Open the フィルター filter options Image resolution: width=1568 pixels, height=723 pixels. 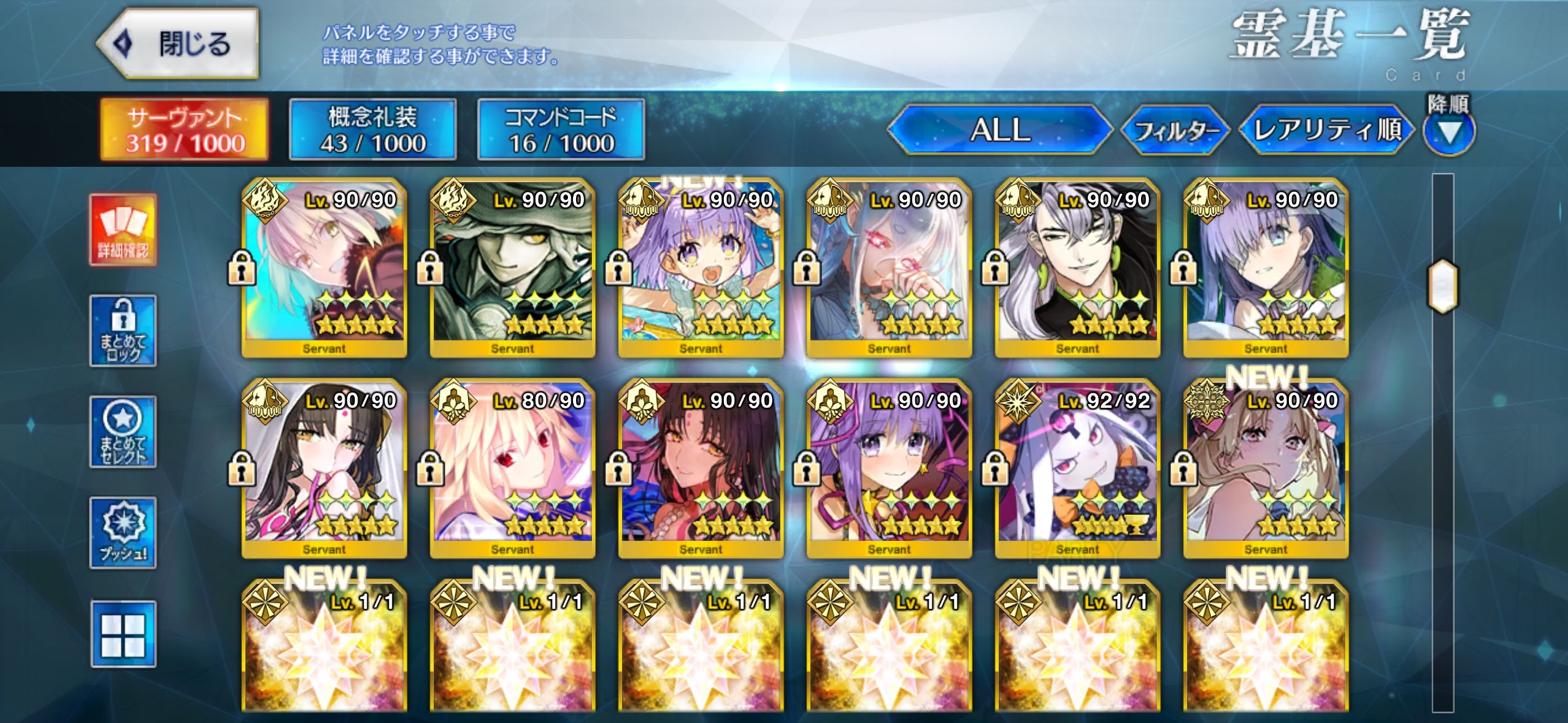[x=1175, y=131]
